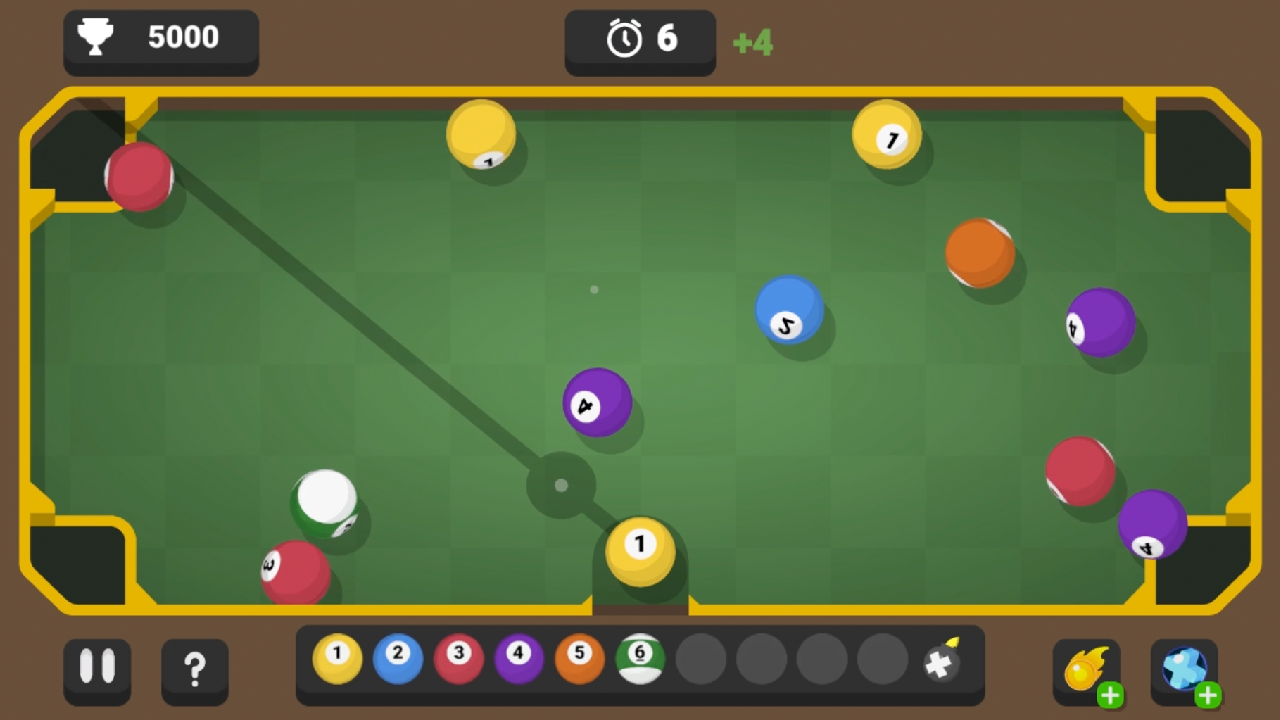Buy more fireball power-ups
Screen dimensions: 1280x720
coord(1112,693)
